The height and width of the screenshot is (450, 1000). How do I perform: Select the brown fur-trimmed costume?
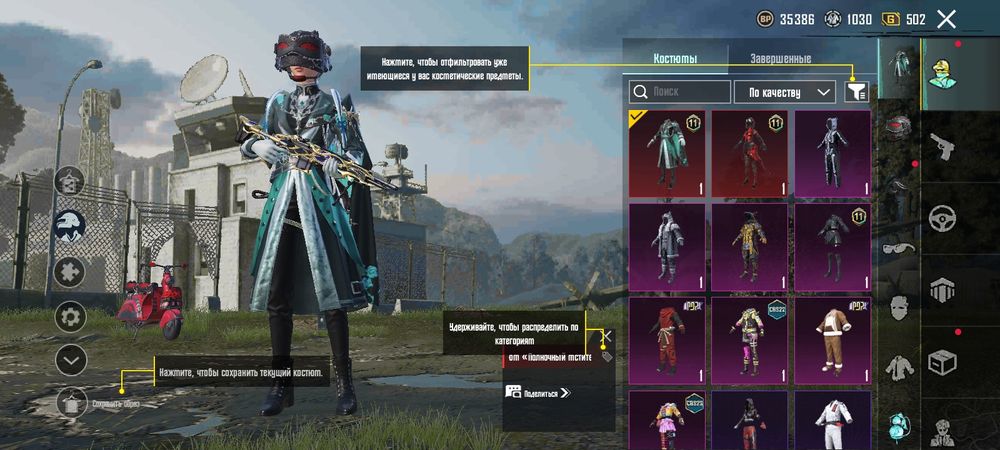pyautogui.click(x=832, y=339)
